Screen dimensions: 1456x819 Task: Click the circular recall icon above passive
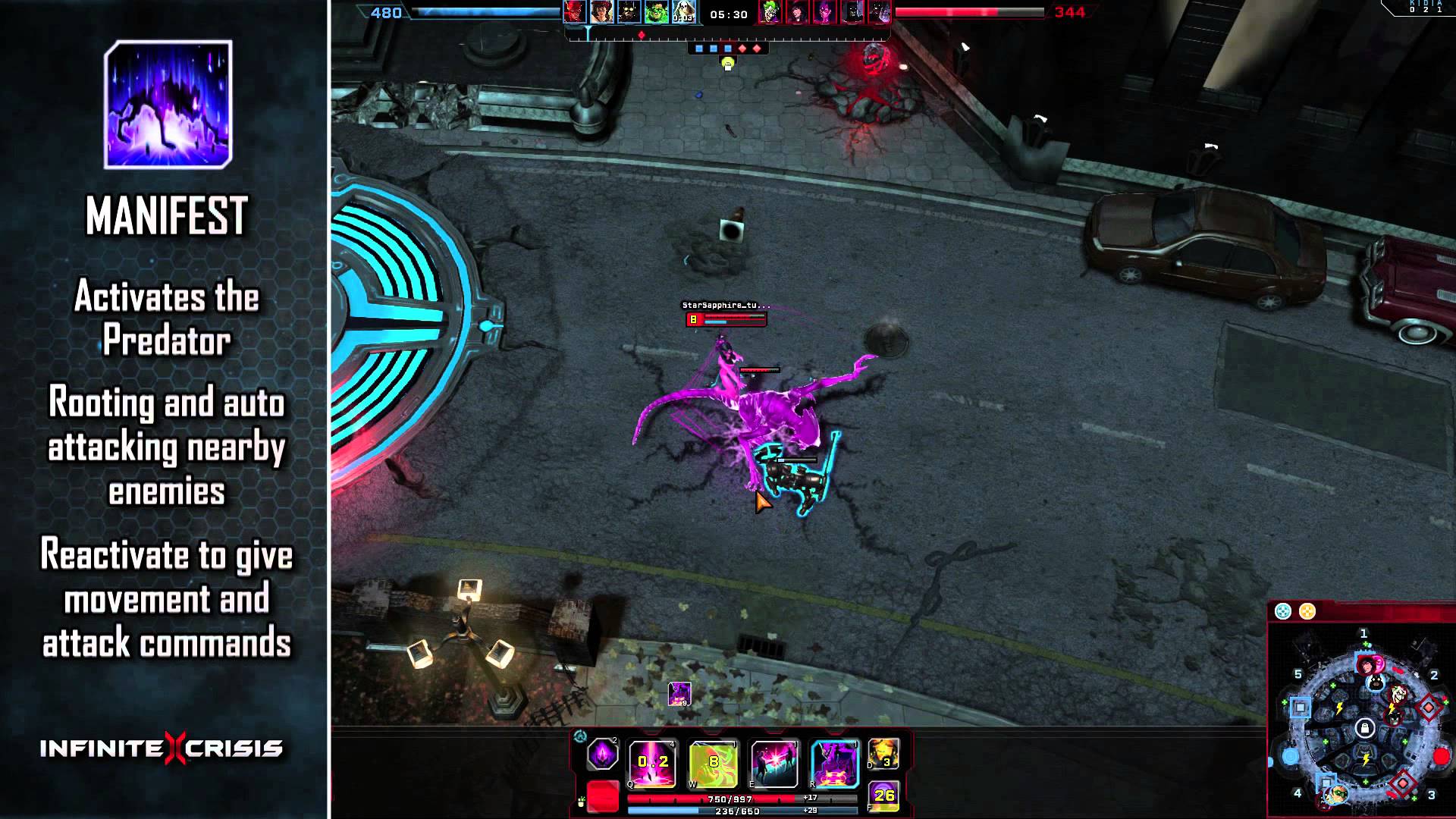(x=580, y=736)
